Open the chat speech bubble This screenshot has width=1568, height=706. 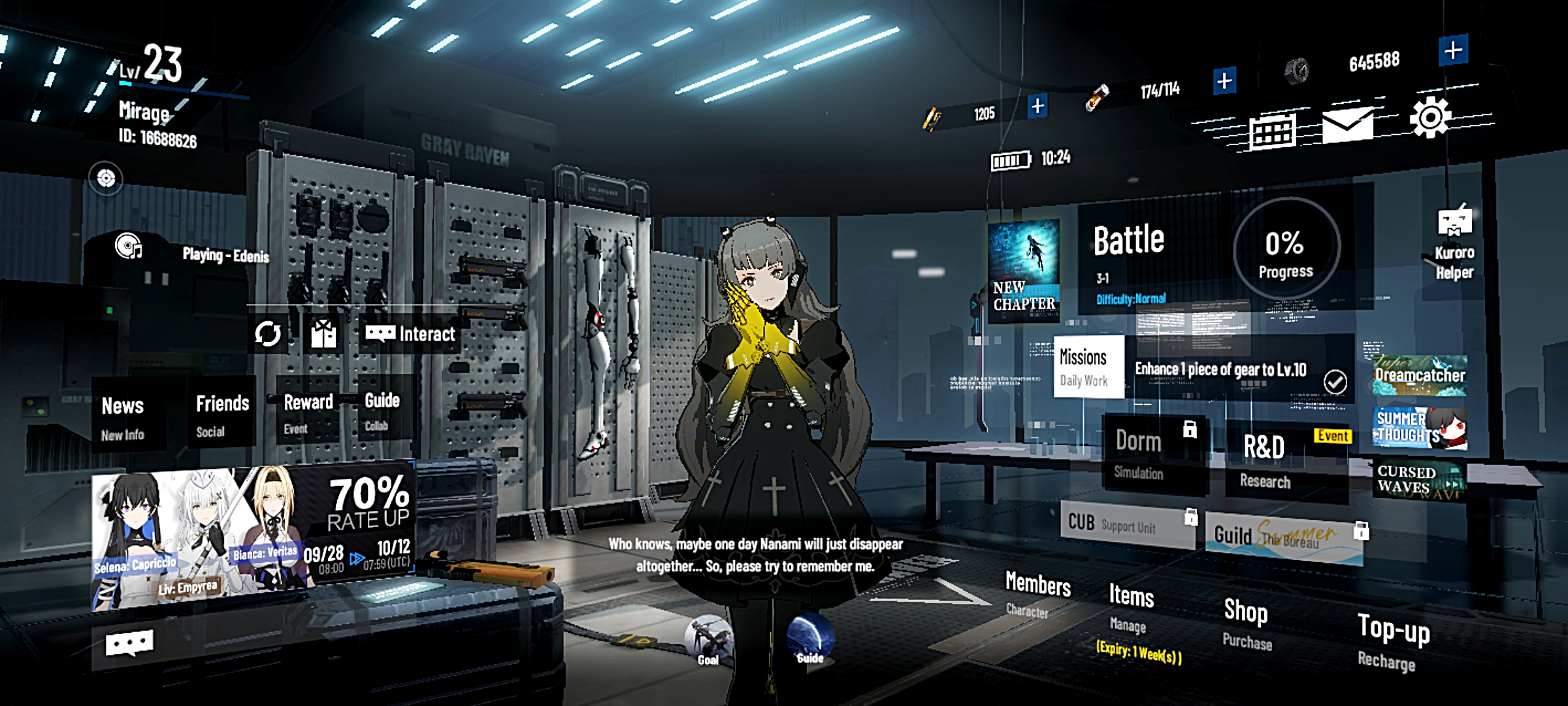pyautogui.click(x=129, y=645)
